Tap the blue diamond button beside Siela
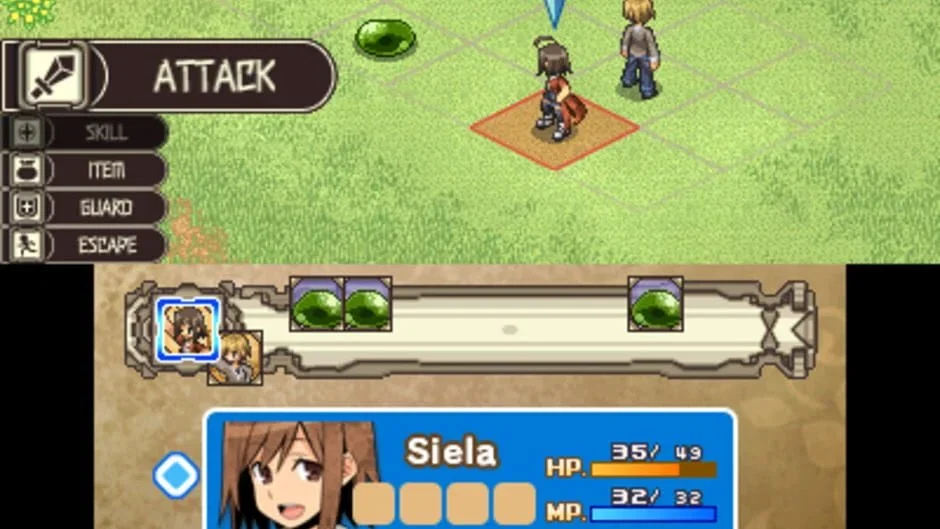940x529 pixels. coord(176,476)
